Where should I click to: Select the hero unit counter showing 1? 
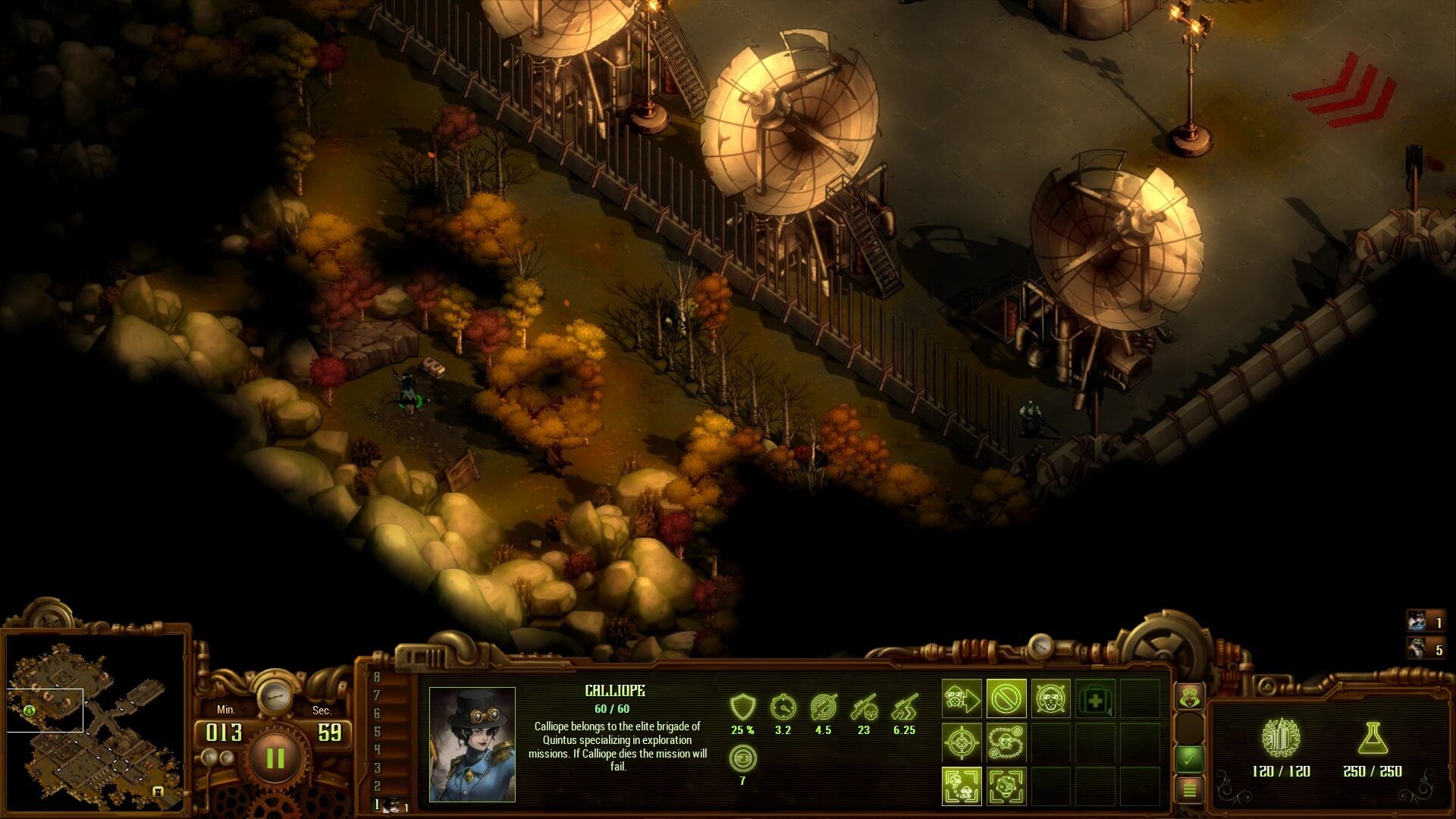coord(1425,623)
